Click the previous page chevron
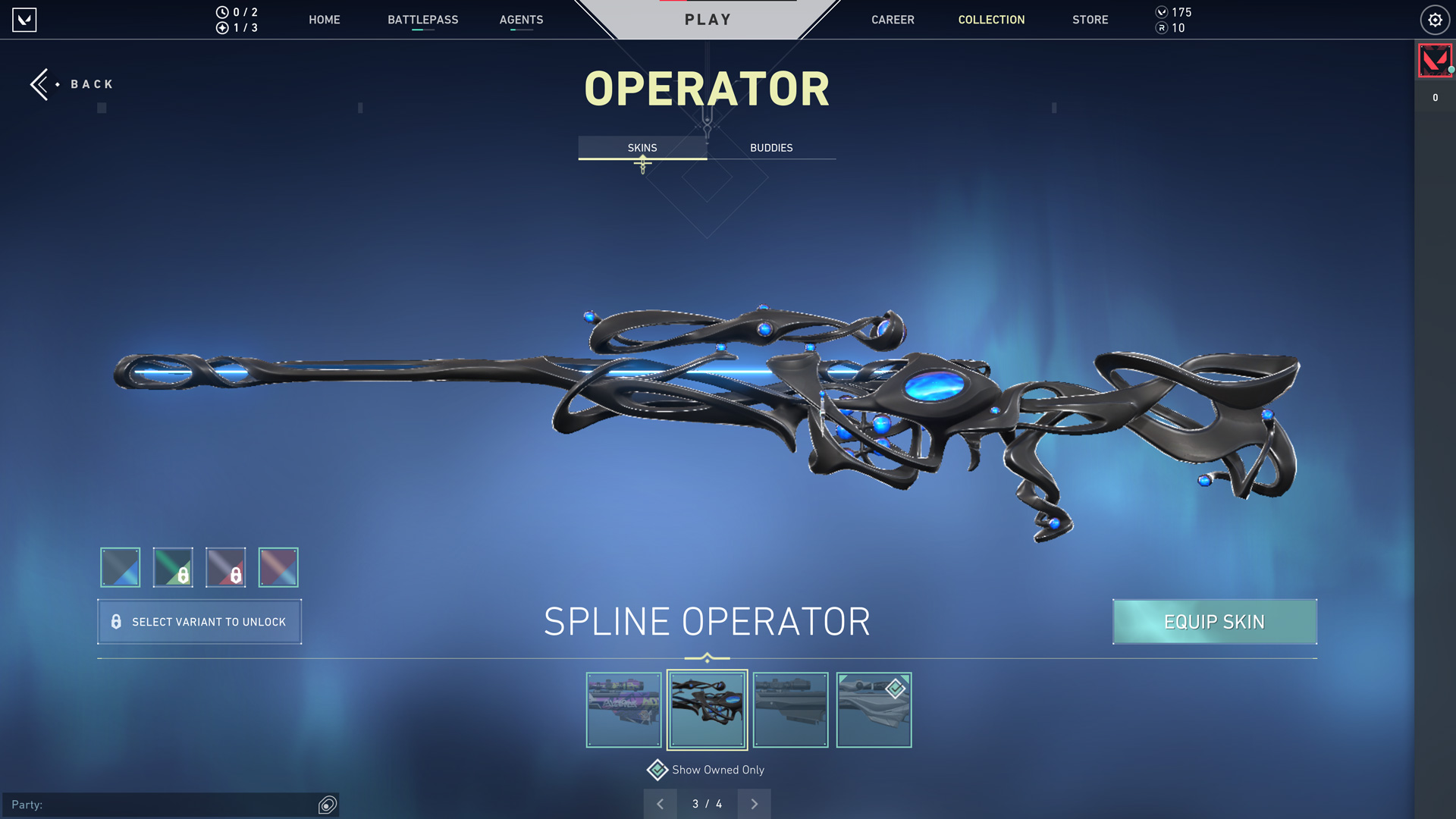The width and height of the screenshot is (1456, 819). (660, 803)
